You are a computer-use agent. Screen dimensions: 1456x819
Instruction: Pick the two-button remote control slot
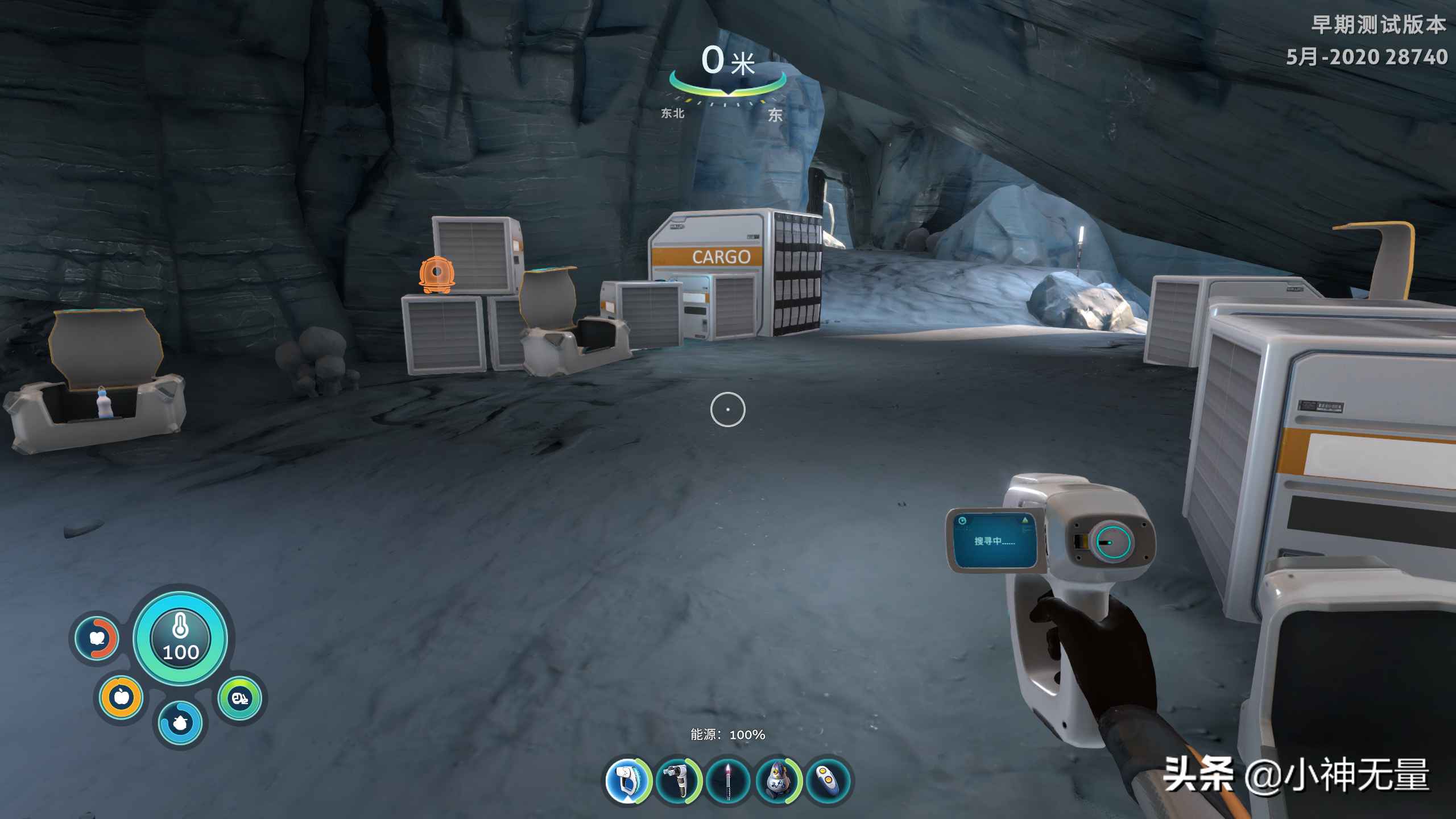[x=828, y=780]
